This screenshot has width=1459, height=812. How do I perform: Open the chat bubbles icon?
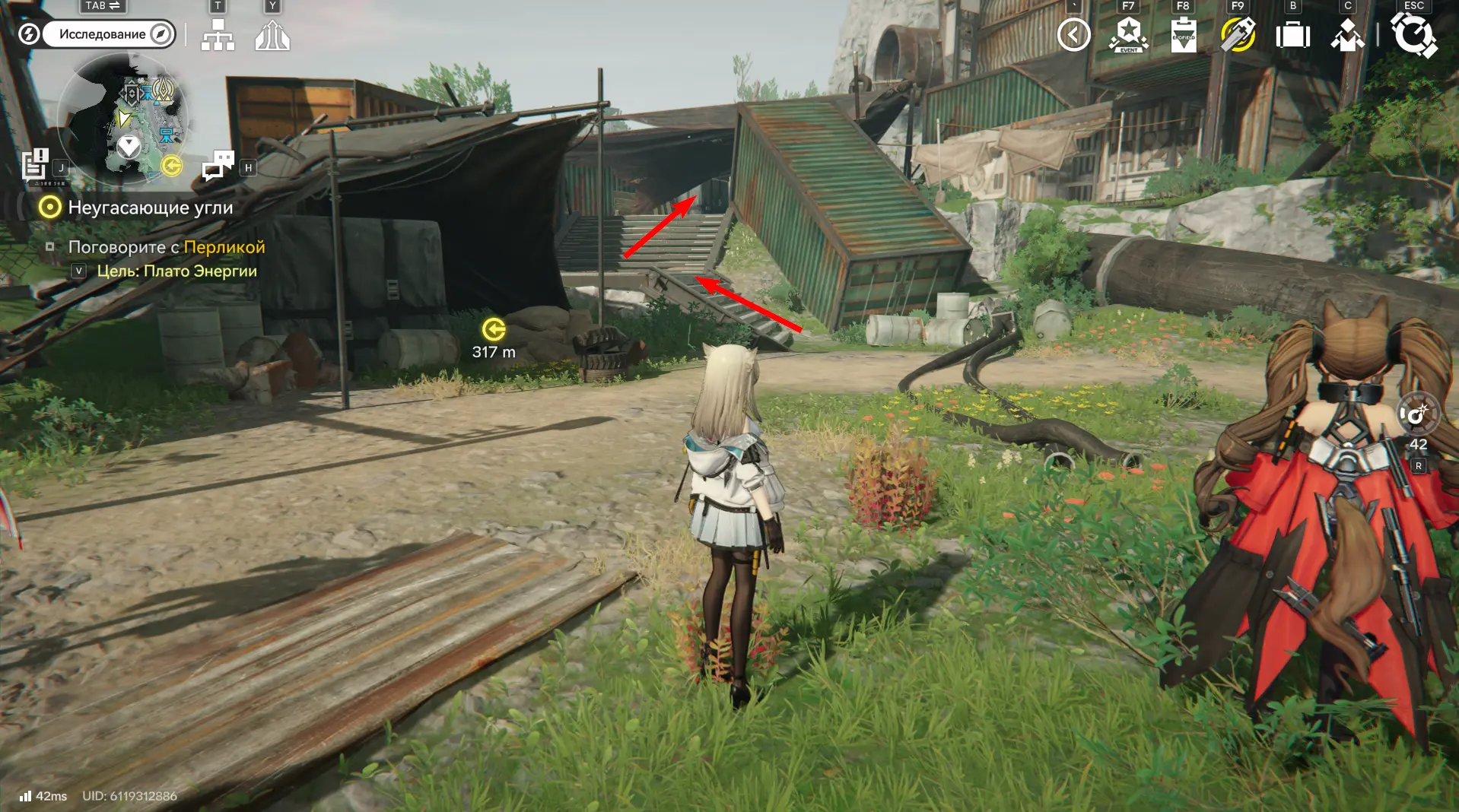tap(218, 165)
